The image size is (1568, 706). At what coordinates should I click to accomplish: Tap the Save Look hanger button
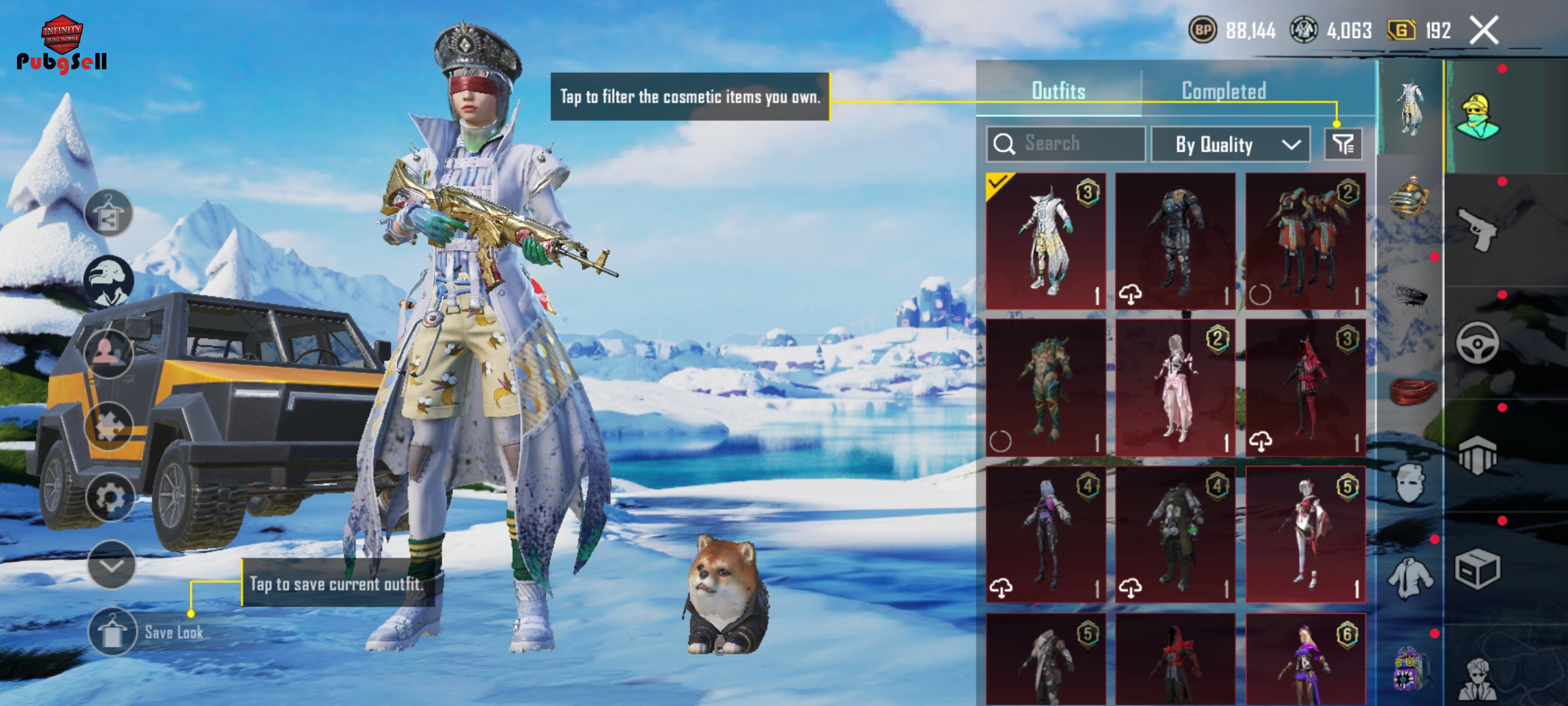pos(112,632)
